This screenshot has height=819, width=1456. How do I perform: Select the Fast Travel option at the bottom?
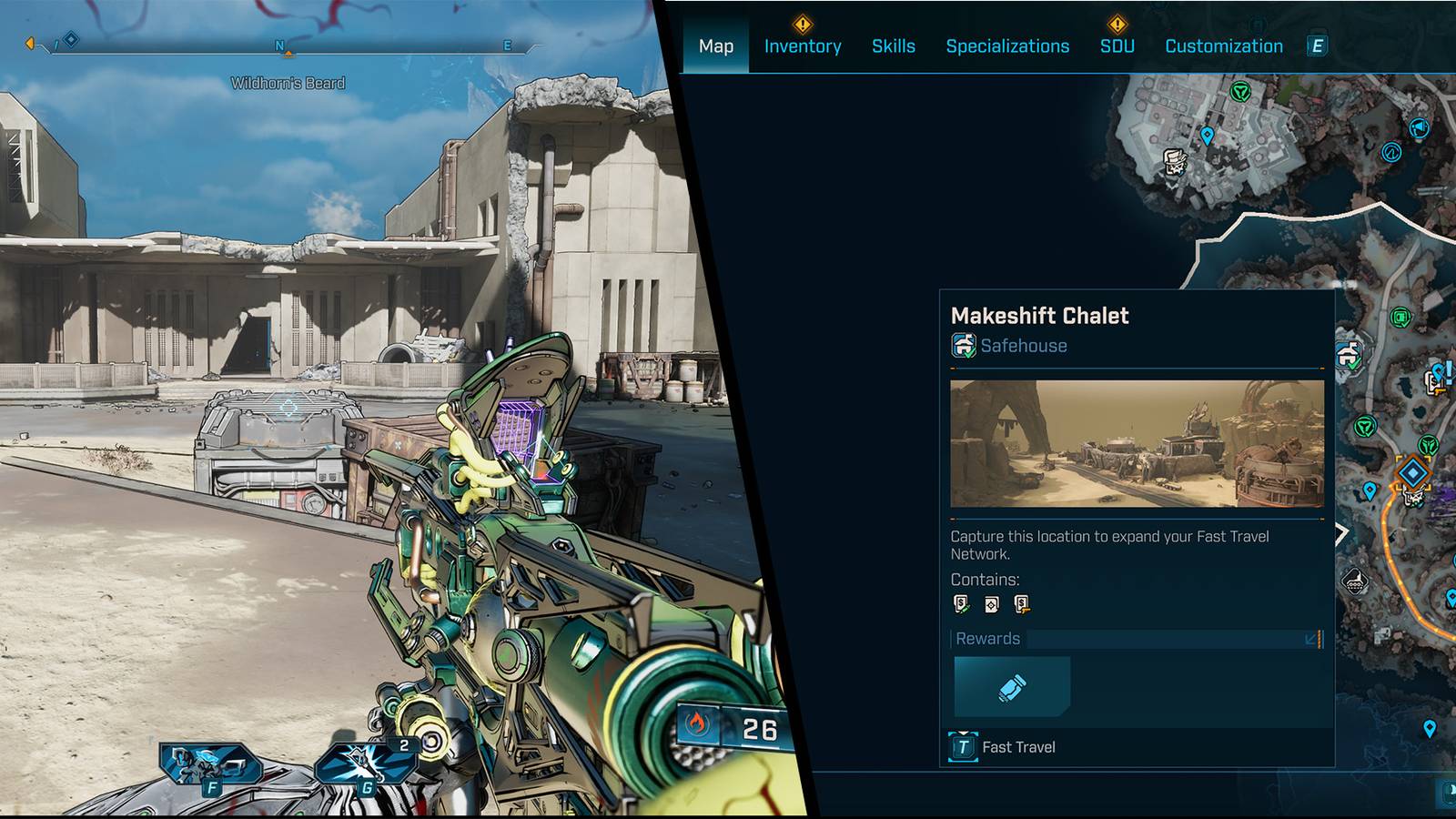pyautogui.click(x=1016, y=747)
